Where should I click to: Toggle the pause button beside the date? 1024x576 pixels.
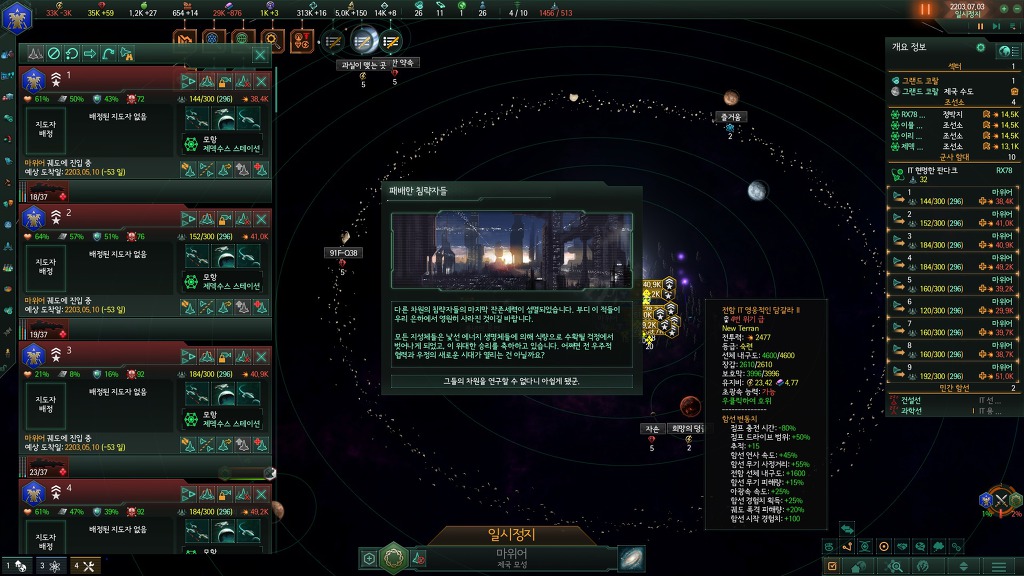click(x=925, y=9)
